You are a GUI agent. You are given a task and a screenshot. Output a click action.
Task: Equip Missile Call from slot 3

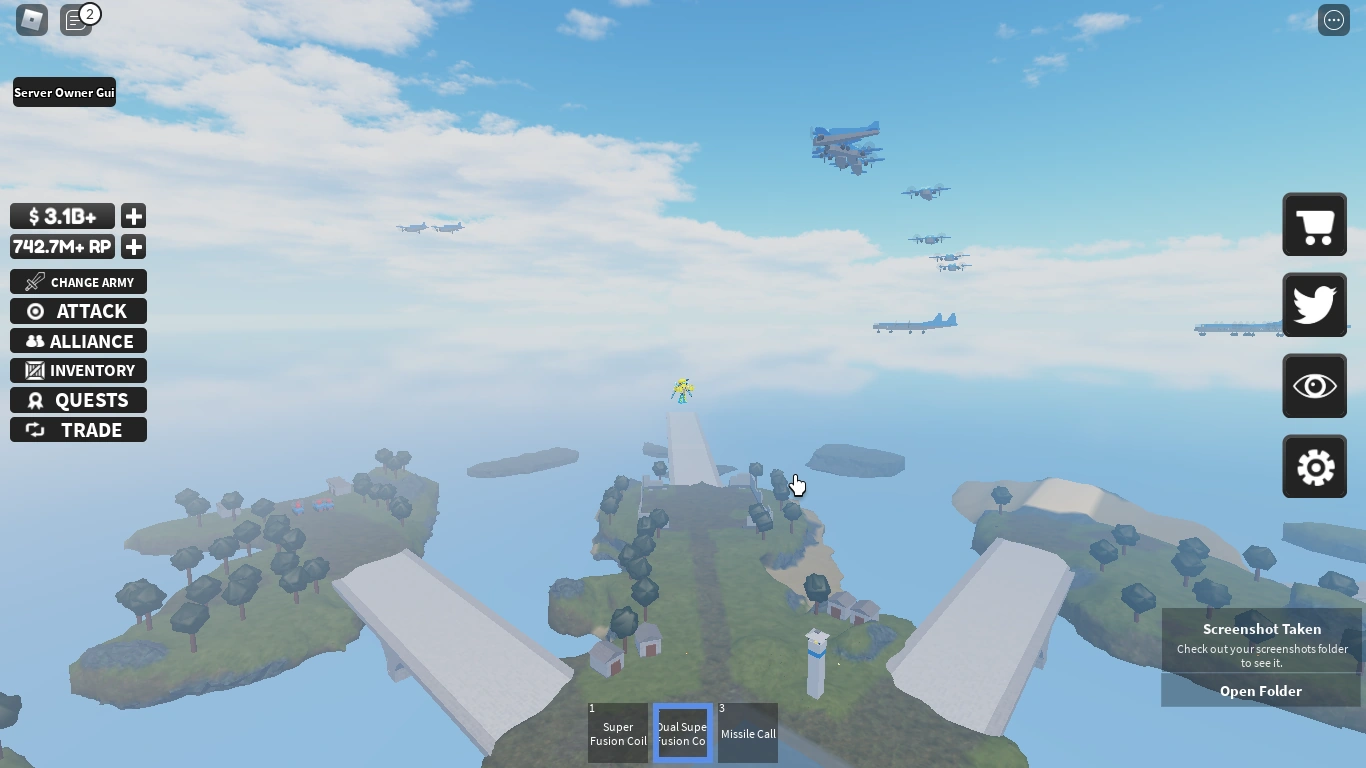click(x=748, y=732)
